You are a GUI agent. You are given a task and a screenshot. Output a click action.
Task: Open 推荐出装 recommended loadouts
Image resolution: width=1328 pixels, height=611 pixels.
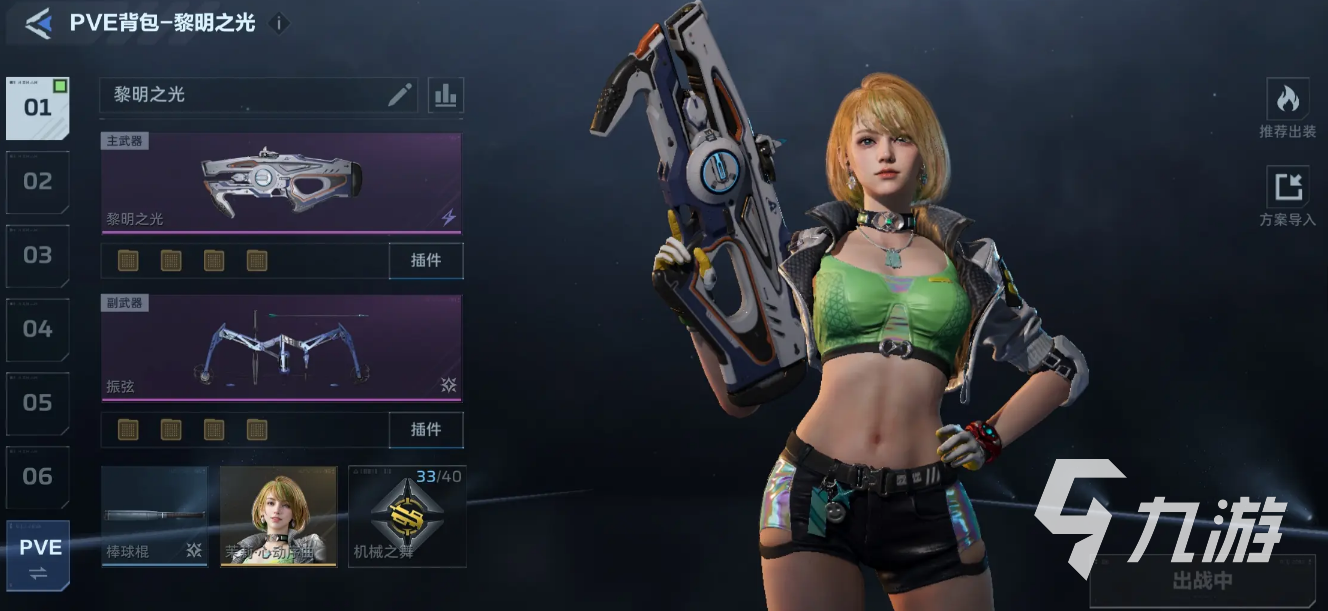click(1287, 108)
